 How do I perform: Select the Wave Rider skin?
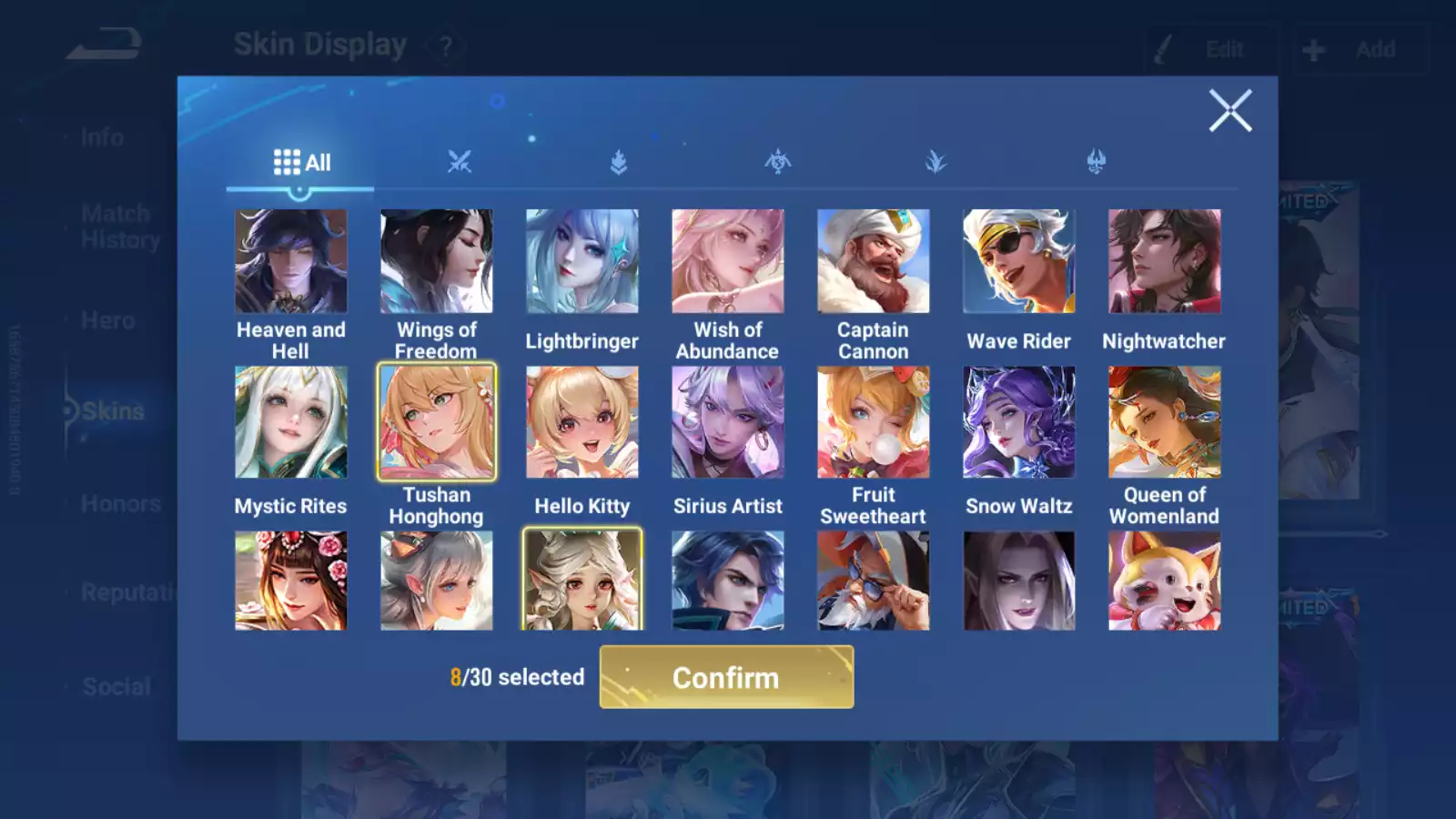tap(1018, 262)
